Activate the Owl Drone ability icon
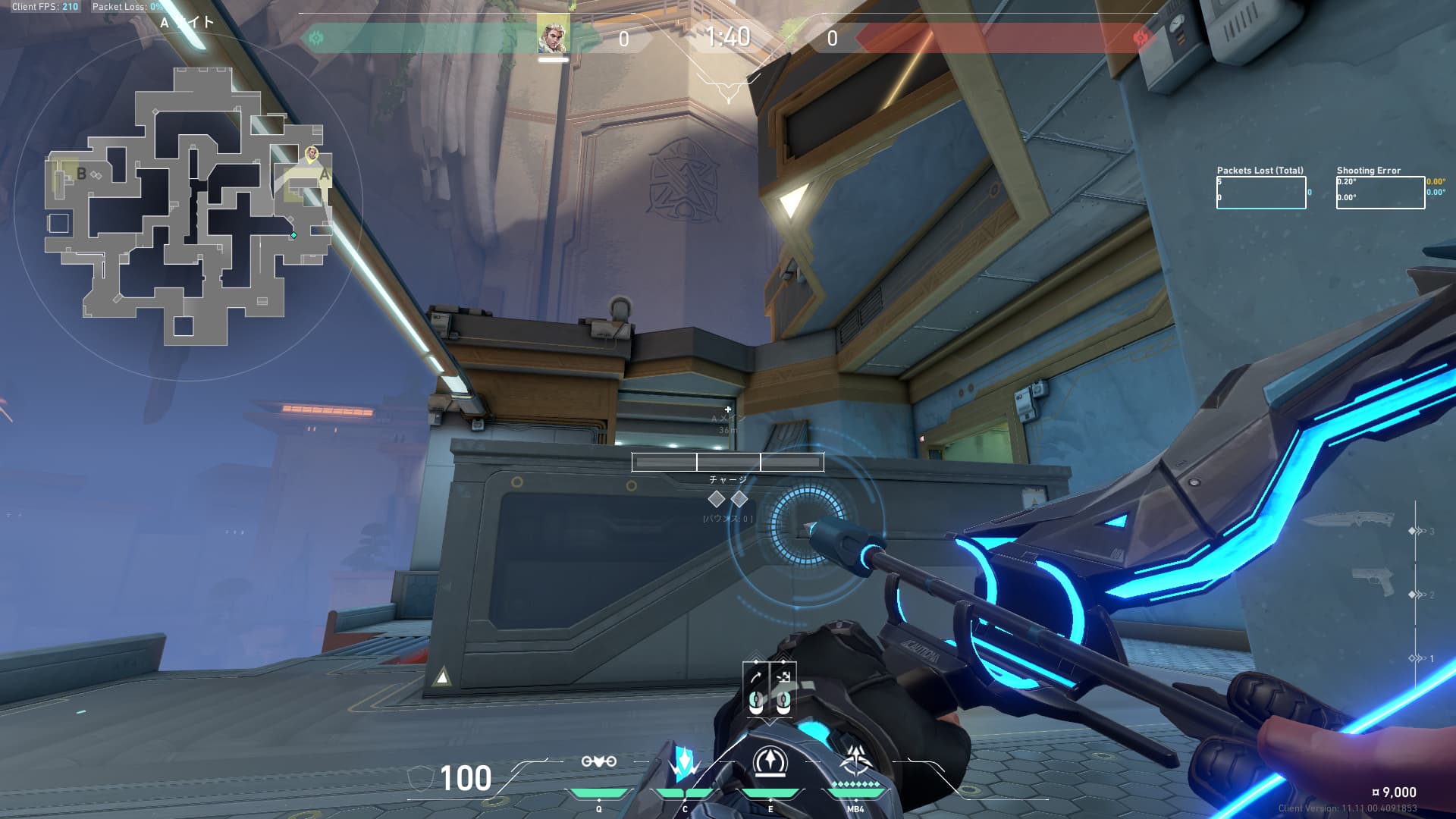 click(685, 763)
